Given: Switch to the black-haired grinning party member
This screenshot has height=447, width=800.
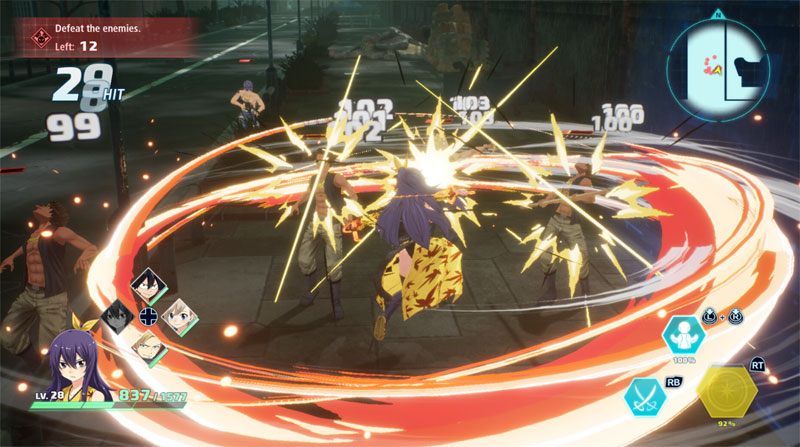Looking at the screenshot, I should tap(148, 287).
